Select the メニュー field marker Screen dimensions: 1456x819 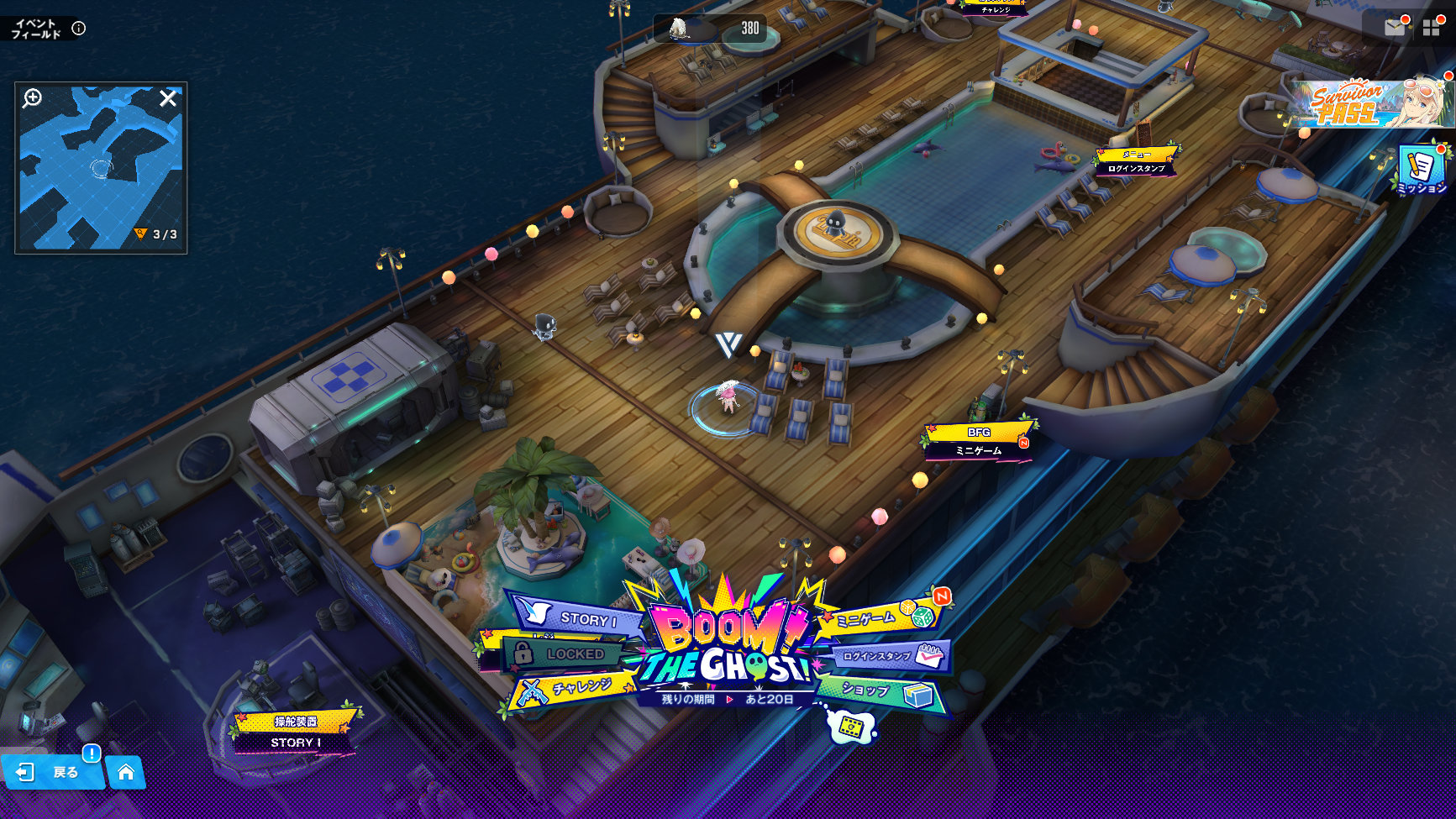(x=1137, y=160)
